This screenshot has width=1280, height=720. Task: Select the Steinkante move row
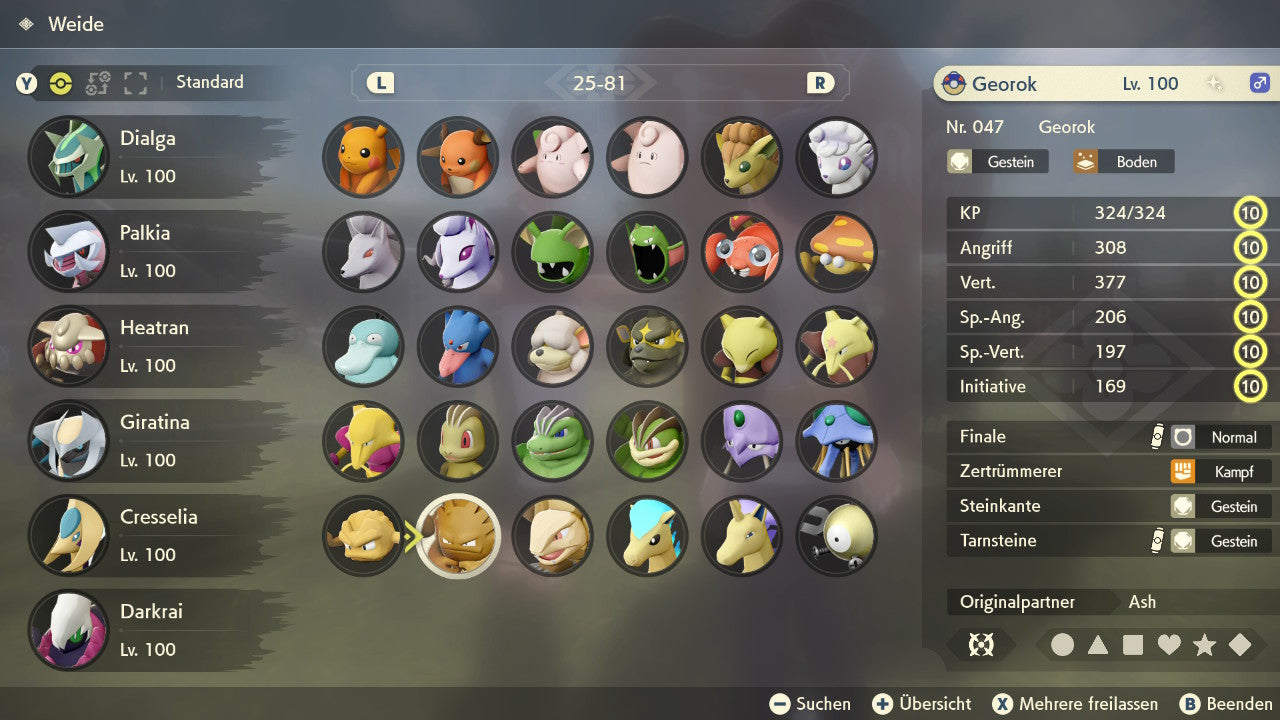1110,506
